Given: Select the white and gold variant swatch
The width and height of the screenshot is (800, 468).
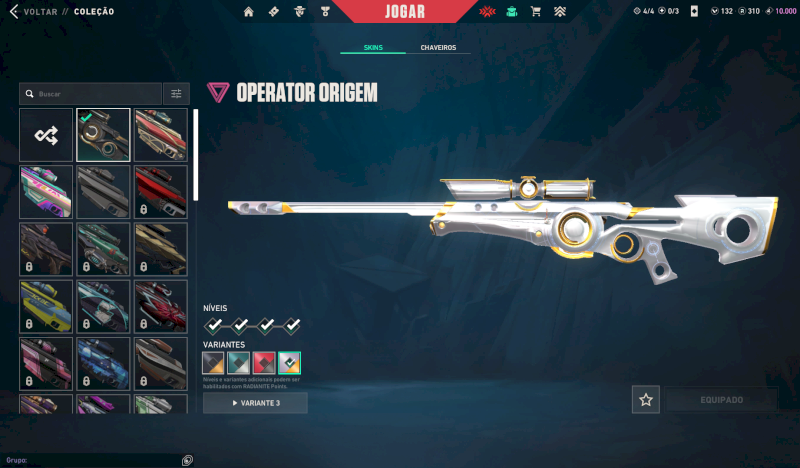Looking at the screenshot, I should pyautogui.click(x=289, y=363).
